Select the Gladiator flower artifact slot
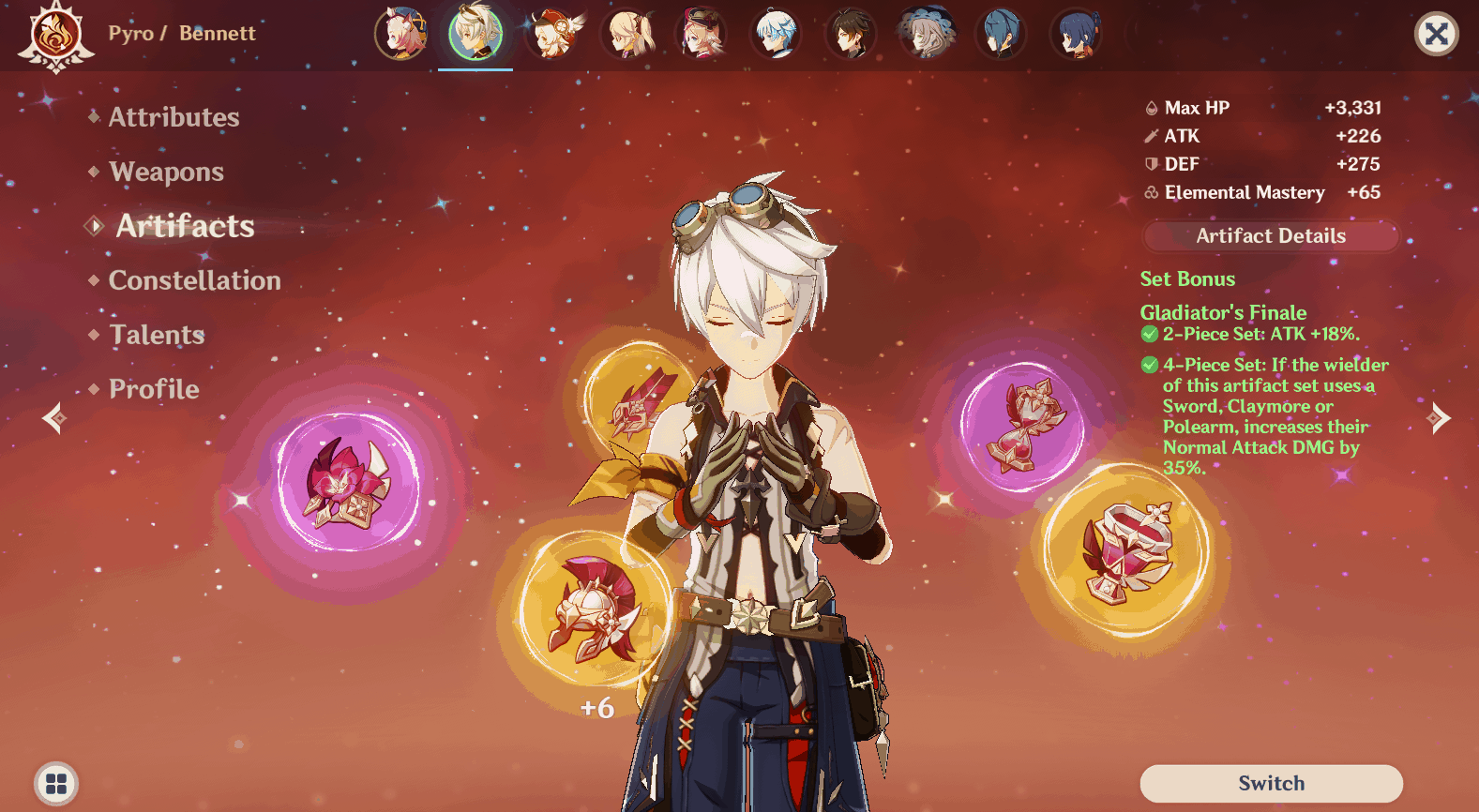The image size is (1479, 812). point(347,482)
